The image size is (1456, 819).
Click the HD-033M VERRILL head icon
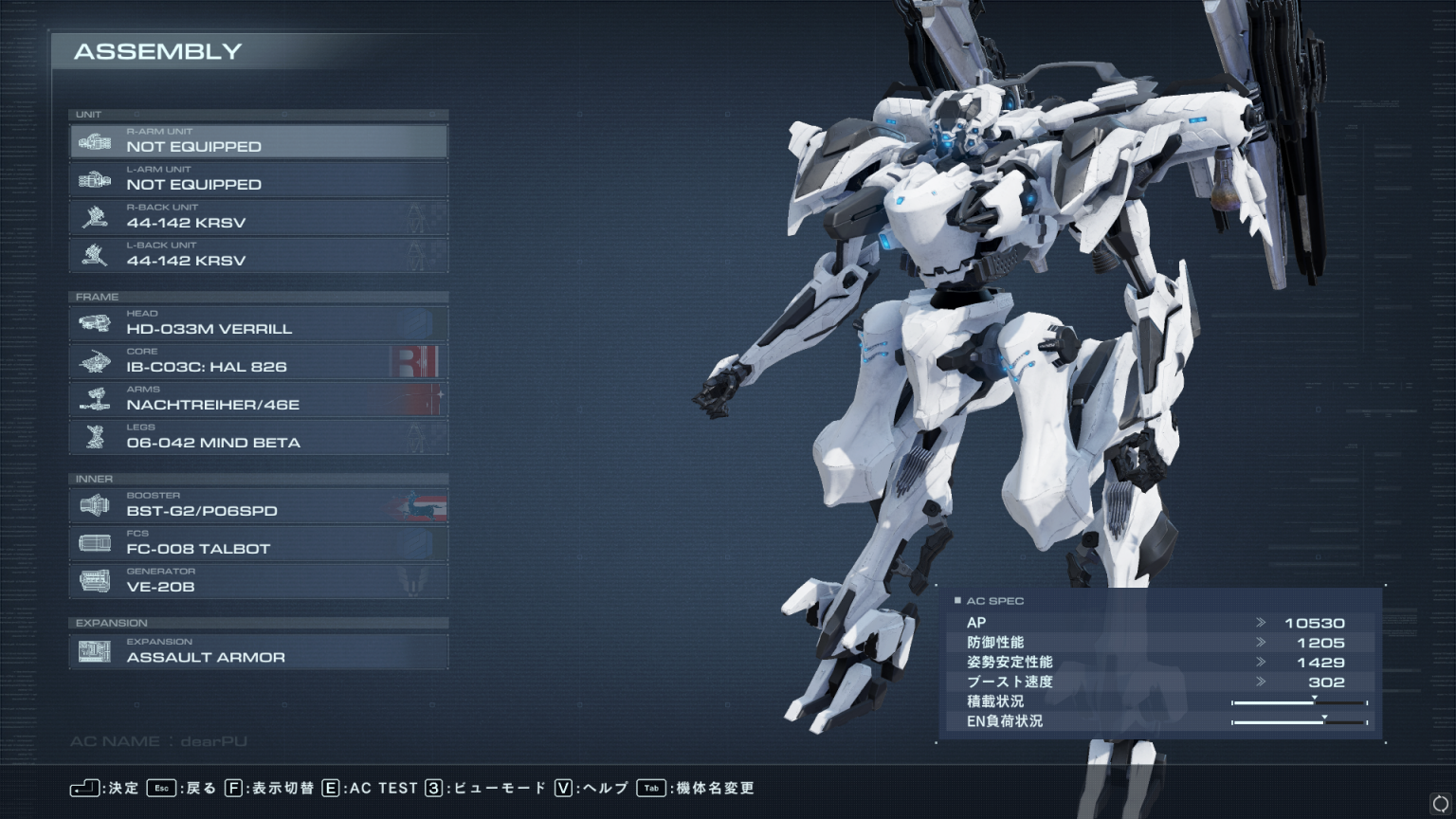[94, 322]
